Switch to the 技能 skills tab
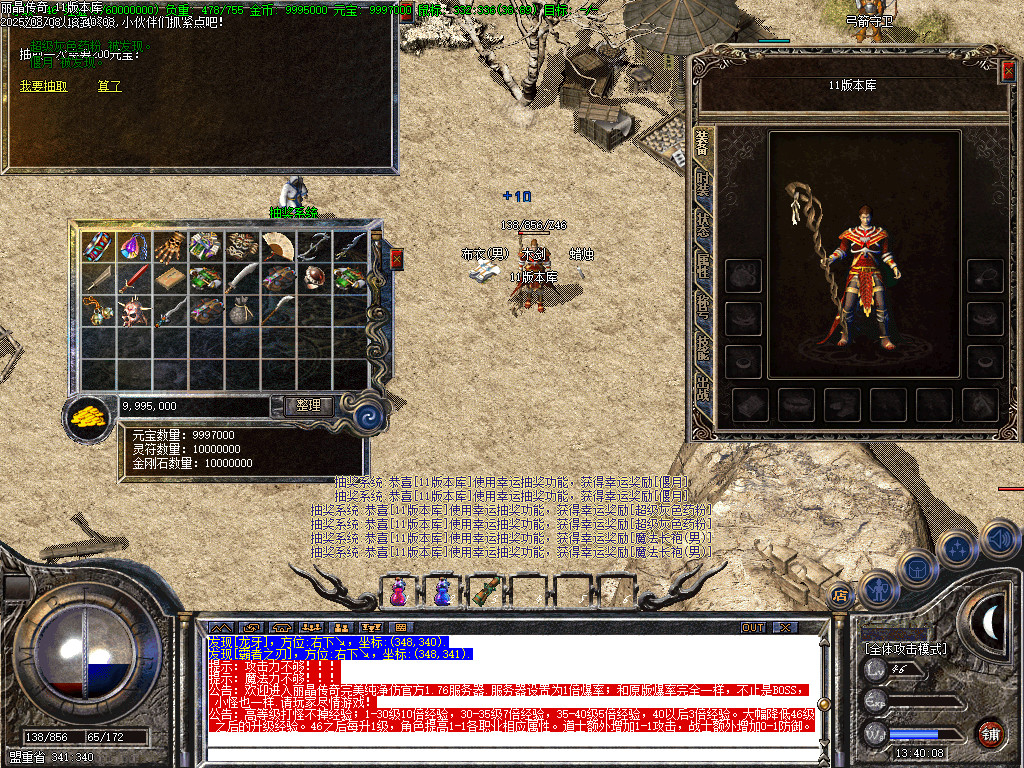The height and width of the screenshot is (768, 1024). coord(703,346)
